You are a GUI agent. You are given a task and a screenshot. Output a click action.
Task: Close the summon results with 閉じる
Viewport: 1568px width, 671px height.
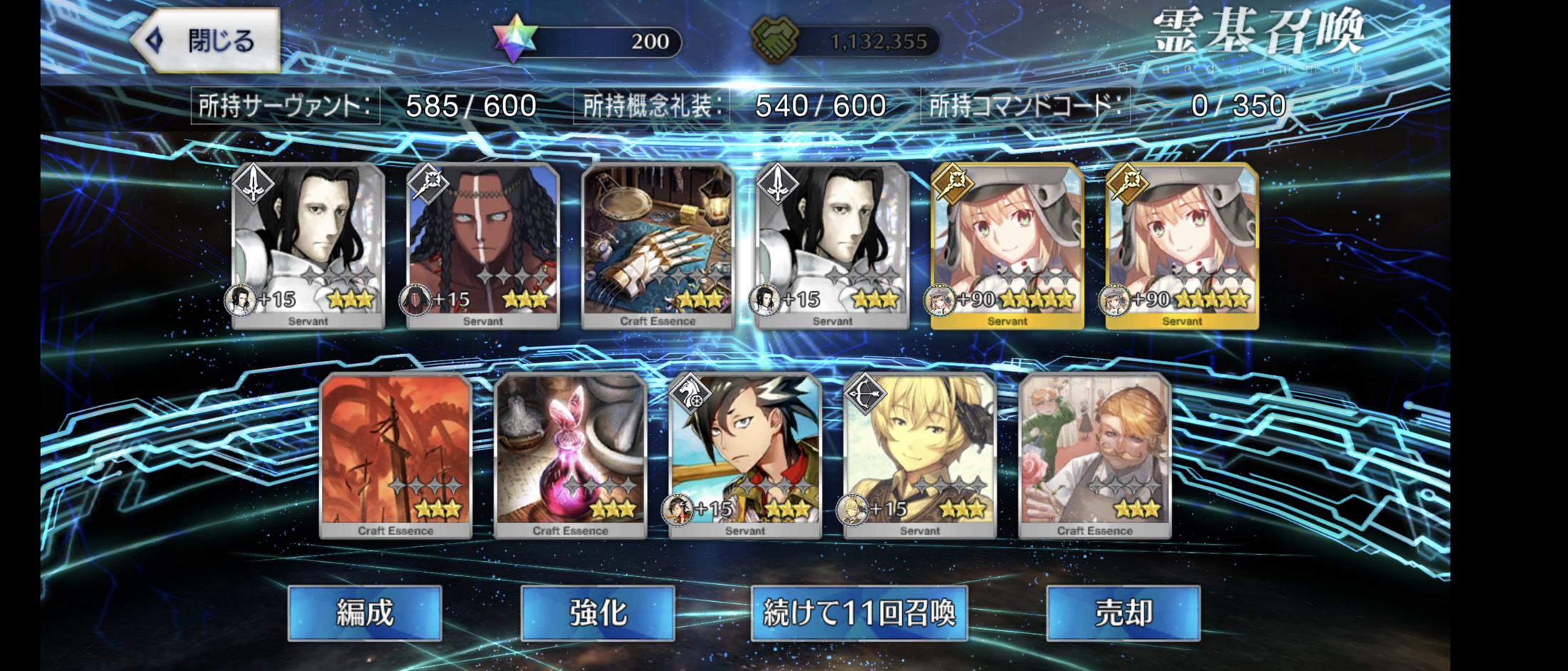207,41
